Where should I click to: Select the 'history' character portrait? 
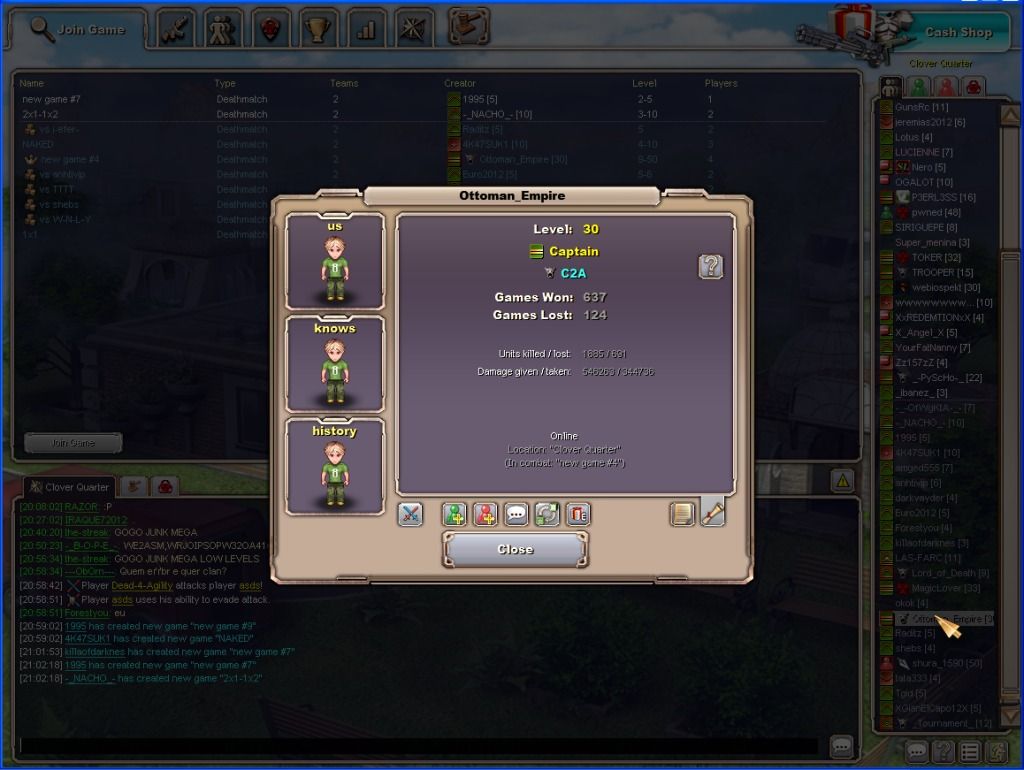(334, 465)
